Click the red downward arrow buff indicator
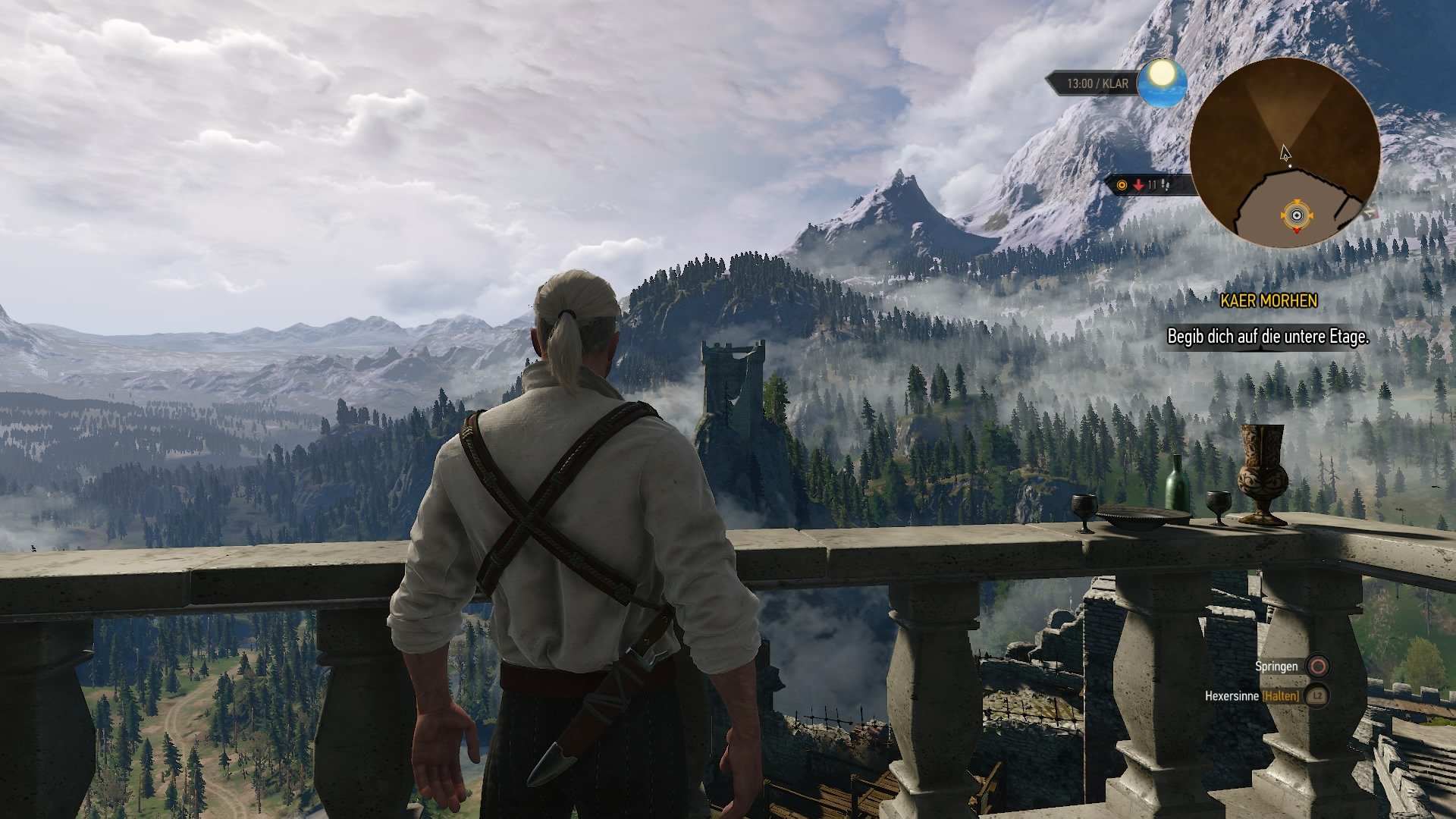This screenshot has height=819, width=1456. [1138, 184]
